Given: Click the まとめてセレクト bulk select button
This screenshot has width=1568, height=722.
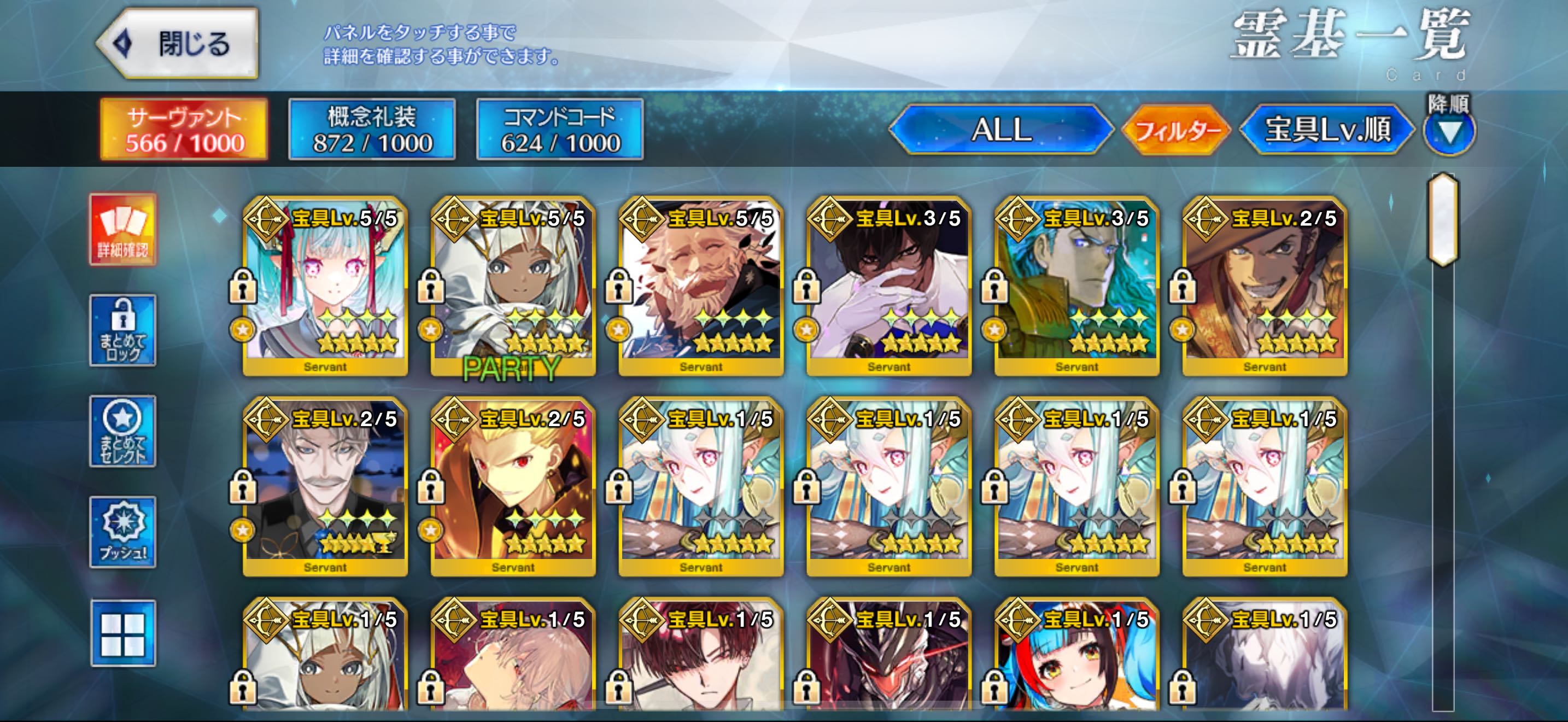Looking at the screenshot, I should click(123, 432).
